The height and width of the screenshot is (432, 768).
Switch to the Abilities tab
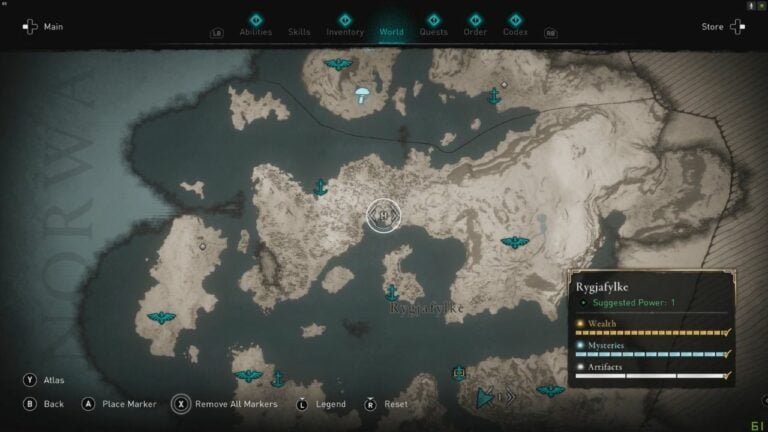tap(255, 32)
